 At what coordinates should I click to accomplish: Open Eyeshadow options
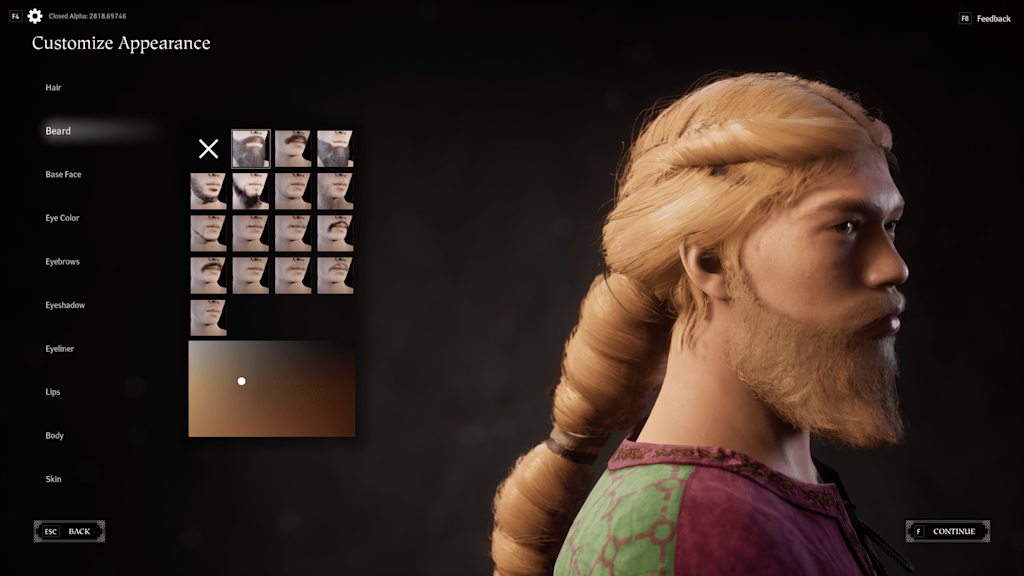pyautogui.click(x=65, y=305)
